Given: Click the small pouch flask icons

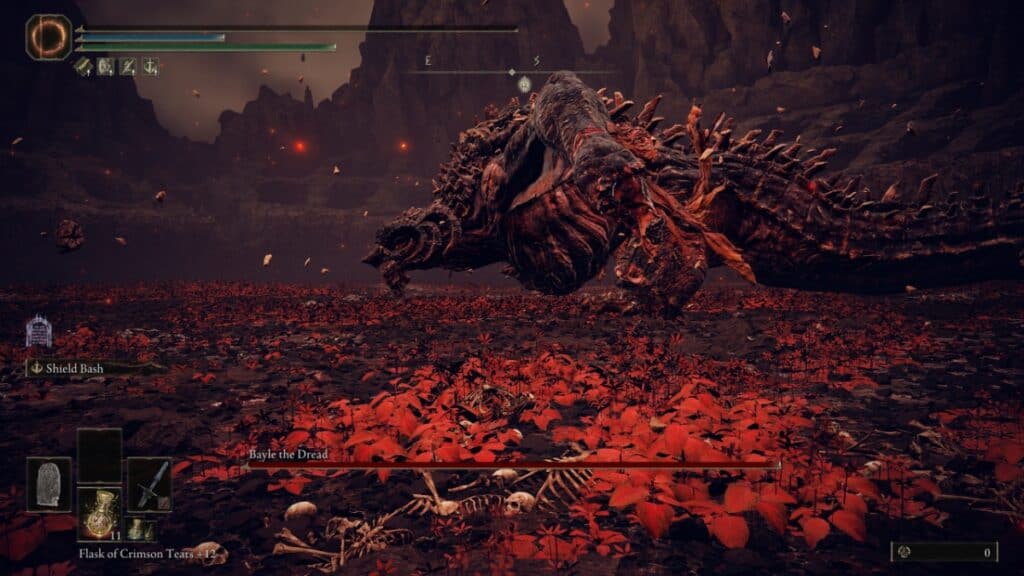Looking at the screenshot, I should (x=139, y=529).
